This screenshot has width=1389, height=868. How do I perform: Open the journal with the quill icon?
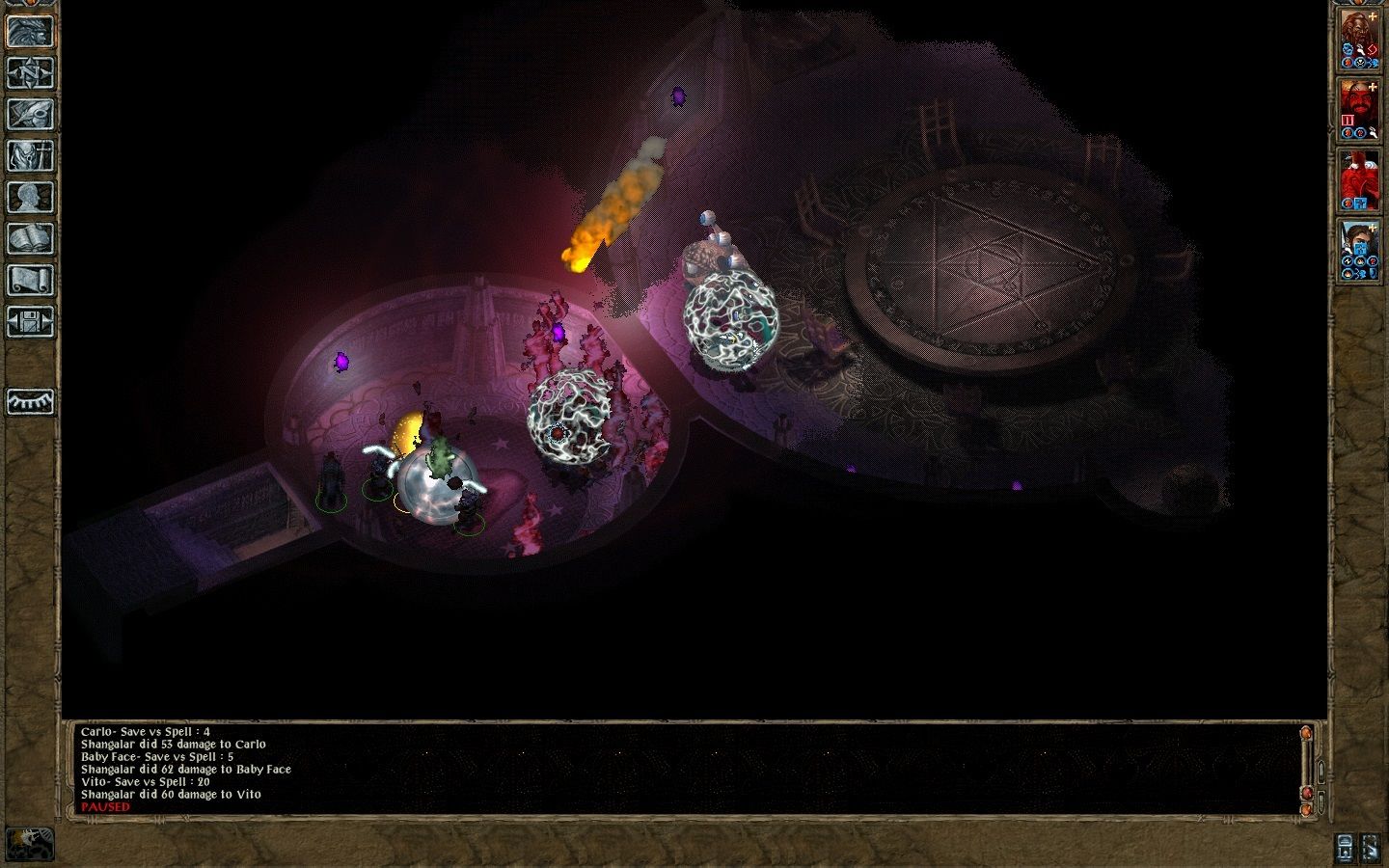coord(31,116)
